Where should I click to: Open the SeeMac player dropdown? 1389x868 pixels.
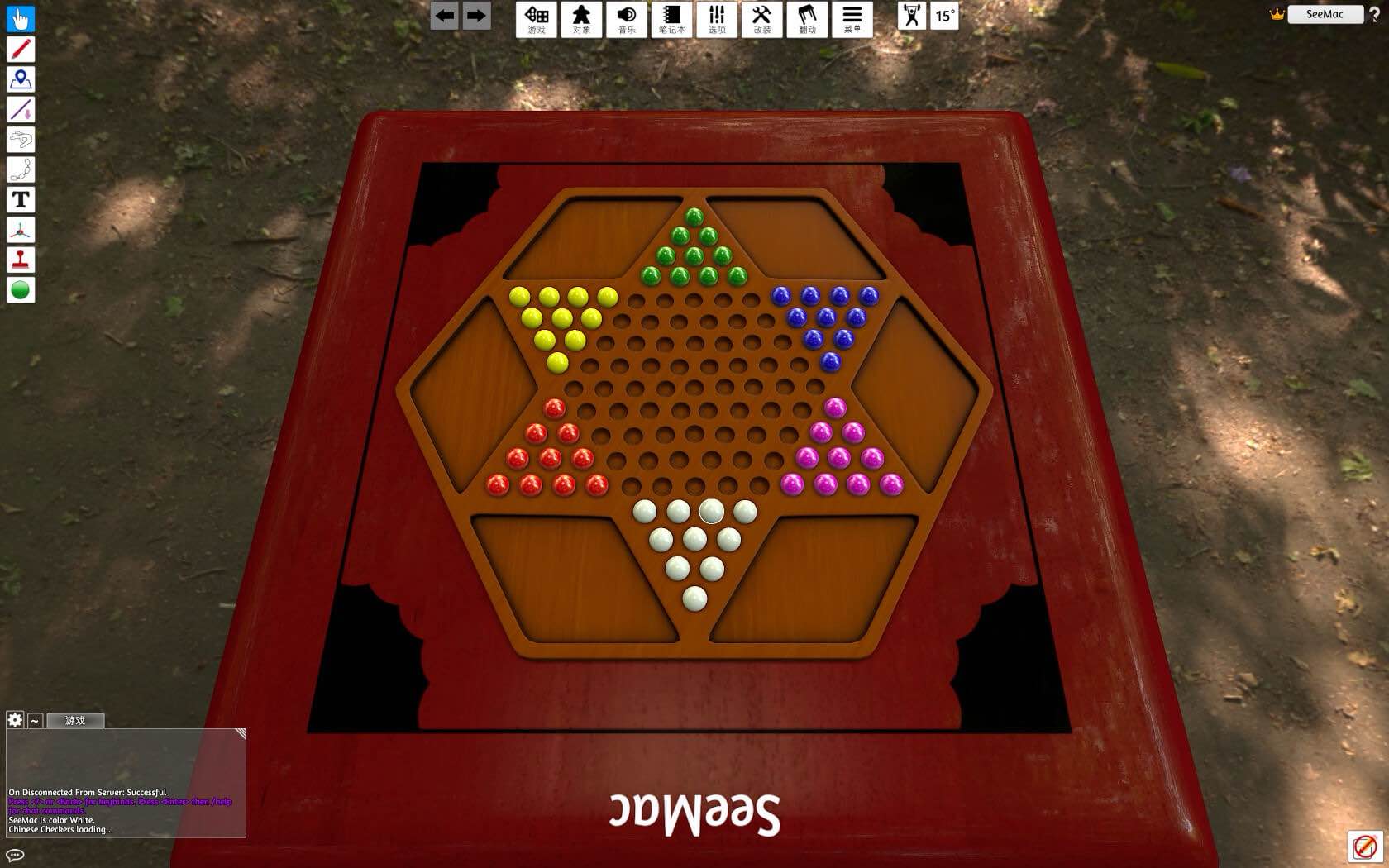pos(1325,14)
